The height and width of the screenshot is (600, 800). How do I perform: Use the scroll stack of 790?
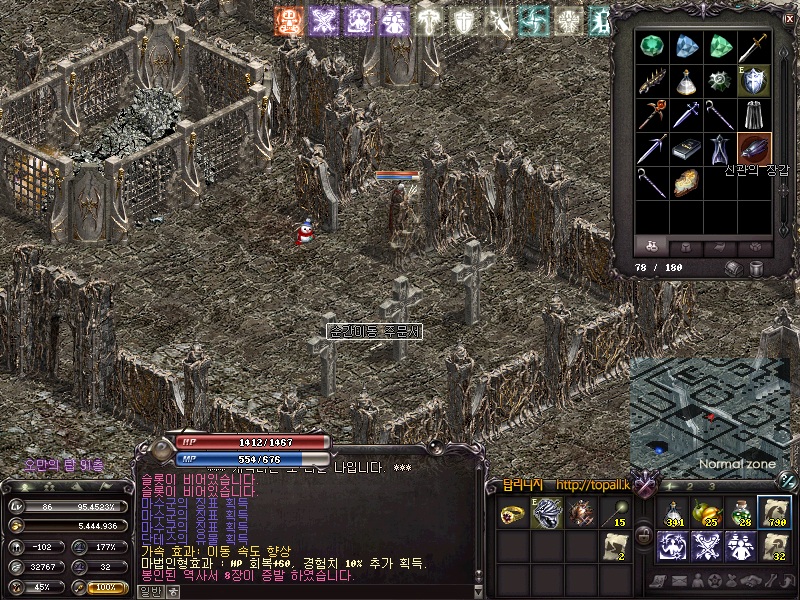point(773,512)
